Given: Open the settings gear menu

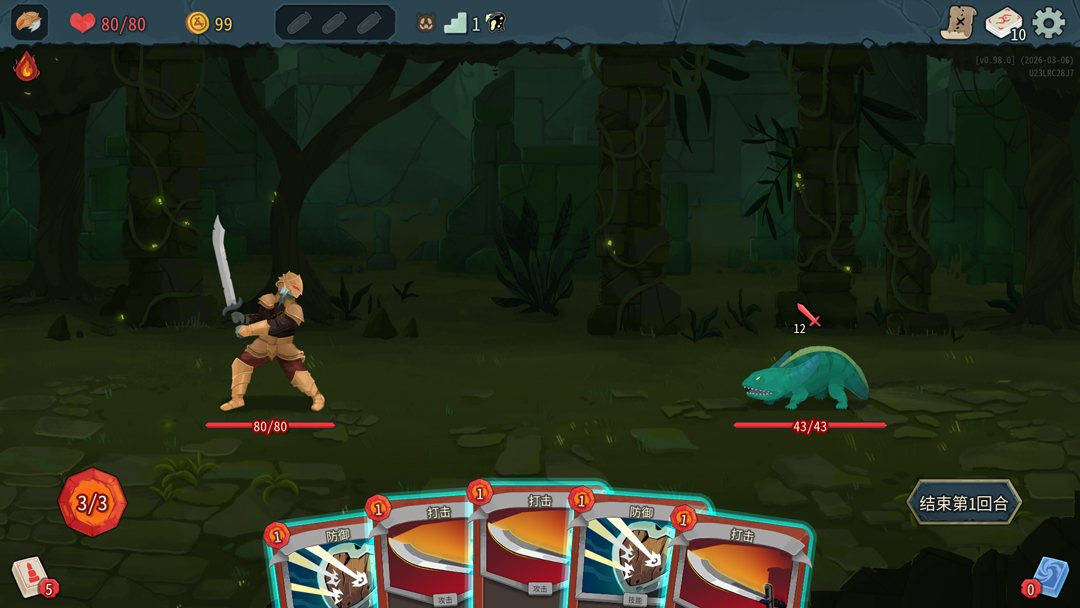Looking at the screenshot, I should coord(1048,23).
